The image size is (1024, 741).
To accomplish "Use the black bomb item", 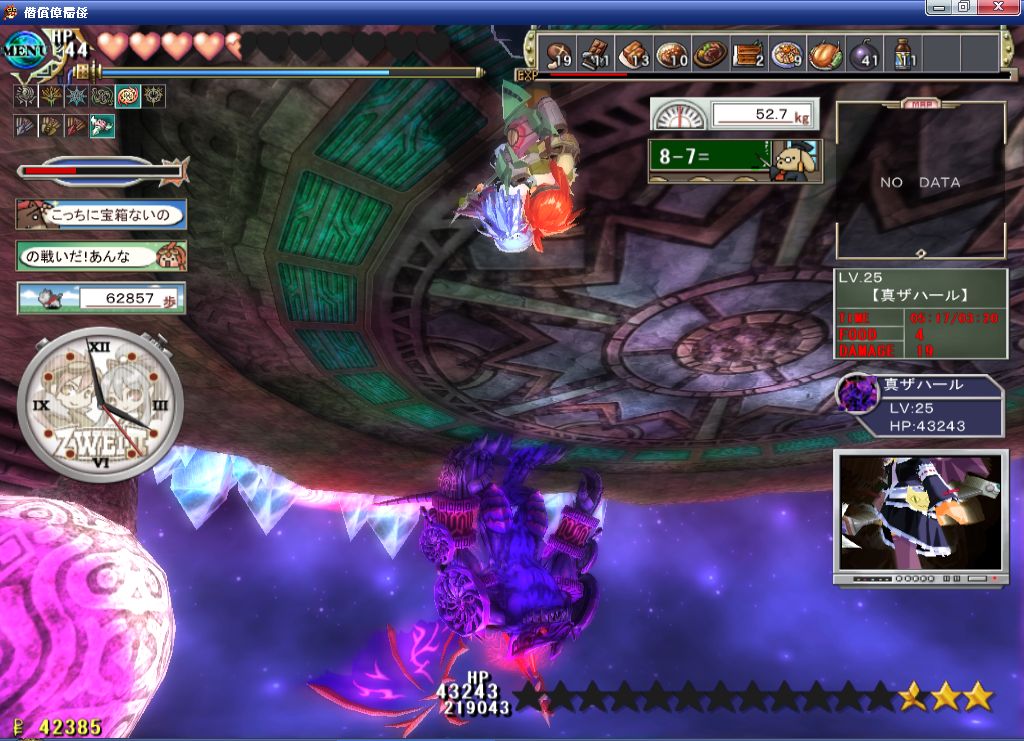I will pos(863,53).
